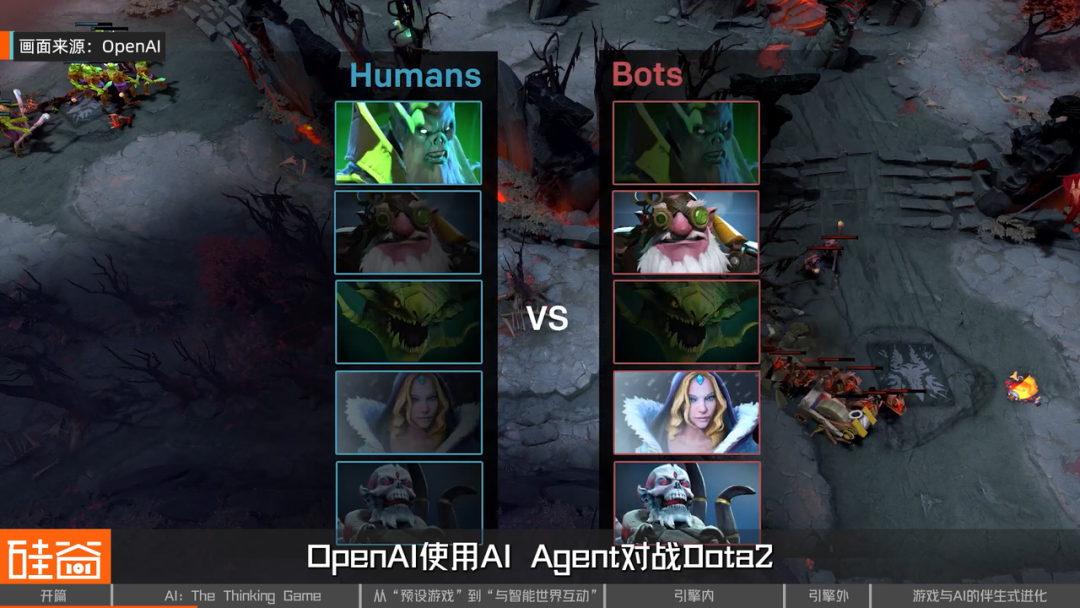Select Crystal Maiden on the Humans side
The height and width of the screenshot is (608, 1080).
[408, 412]
